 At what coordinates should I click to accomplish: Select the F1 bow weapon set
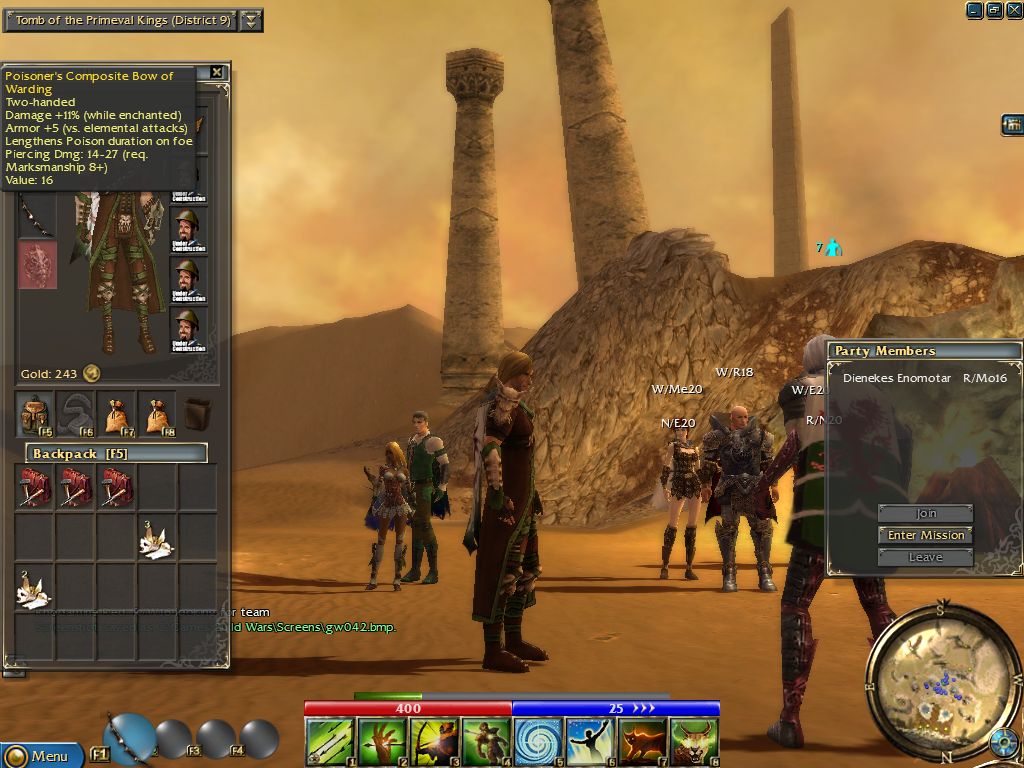point(127,737)
